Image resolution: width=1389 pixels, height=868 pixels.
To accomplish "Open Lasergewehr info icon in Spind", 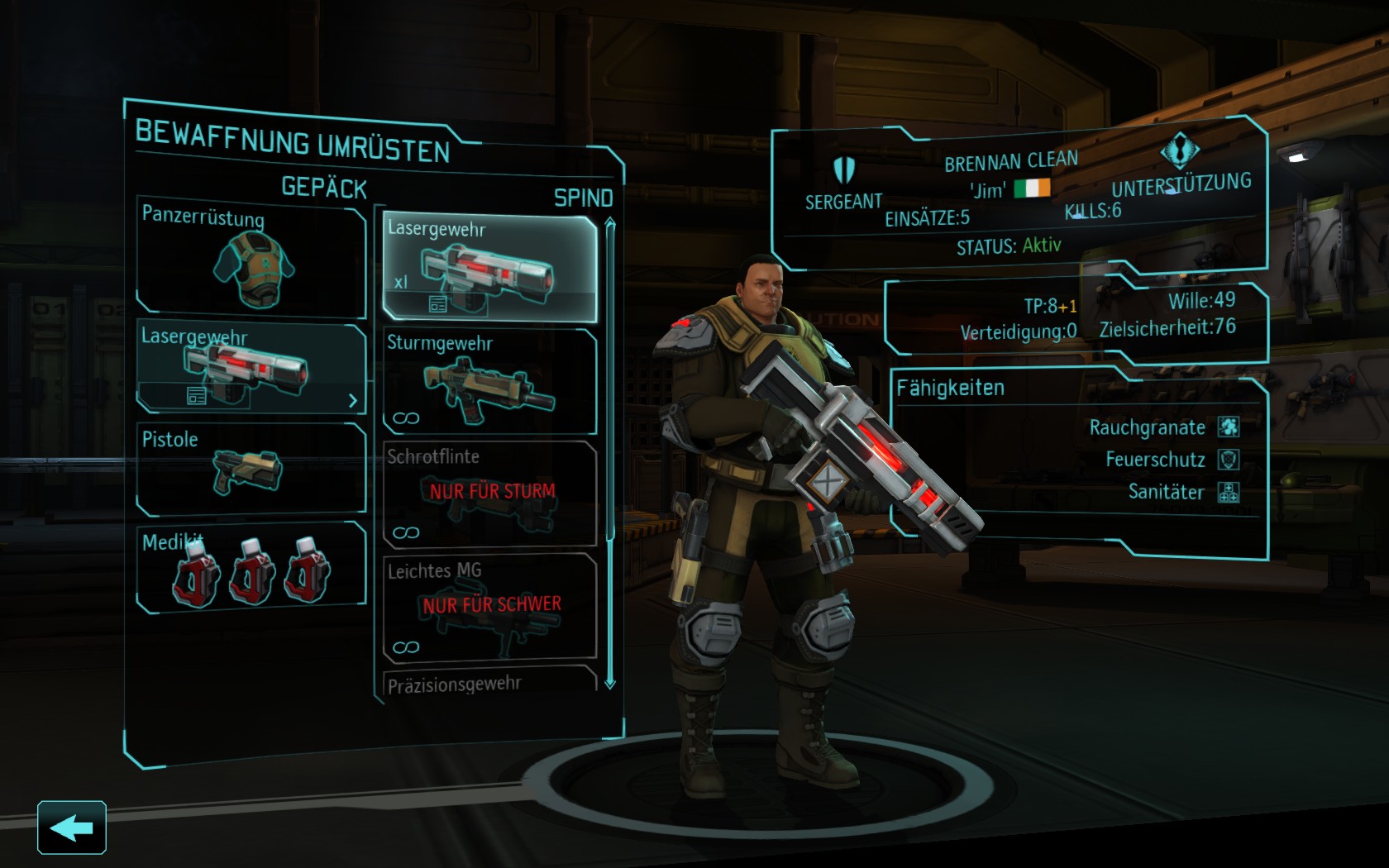I will 438,304.
